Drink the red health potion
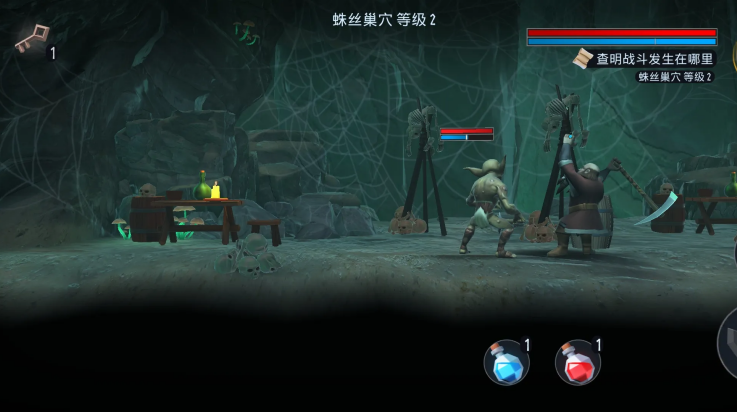 [577, 362]
